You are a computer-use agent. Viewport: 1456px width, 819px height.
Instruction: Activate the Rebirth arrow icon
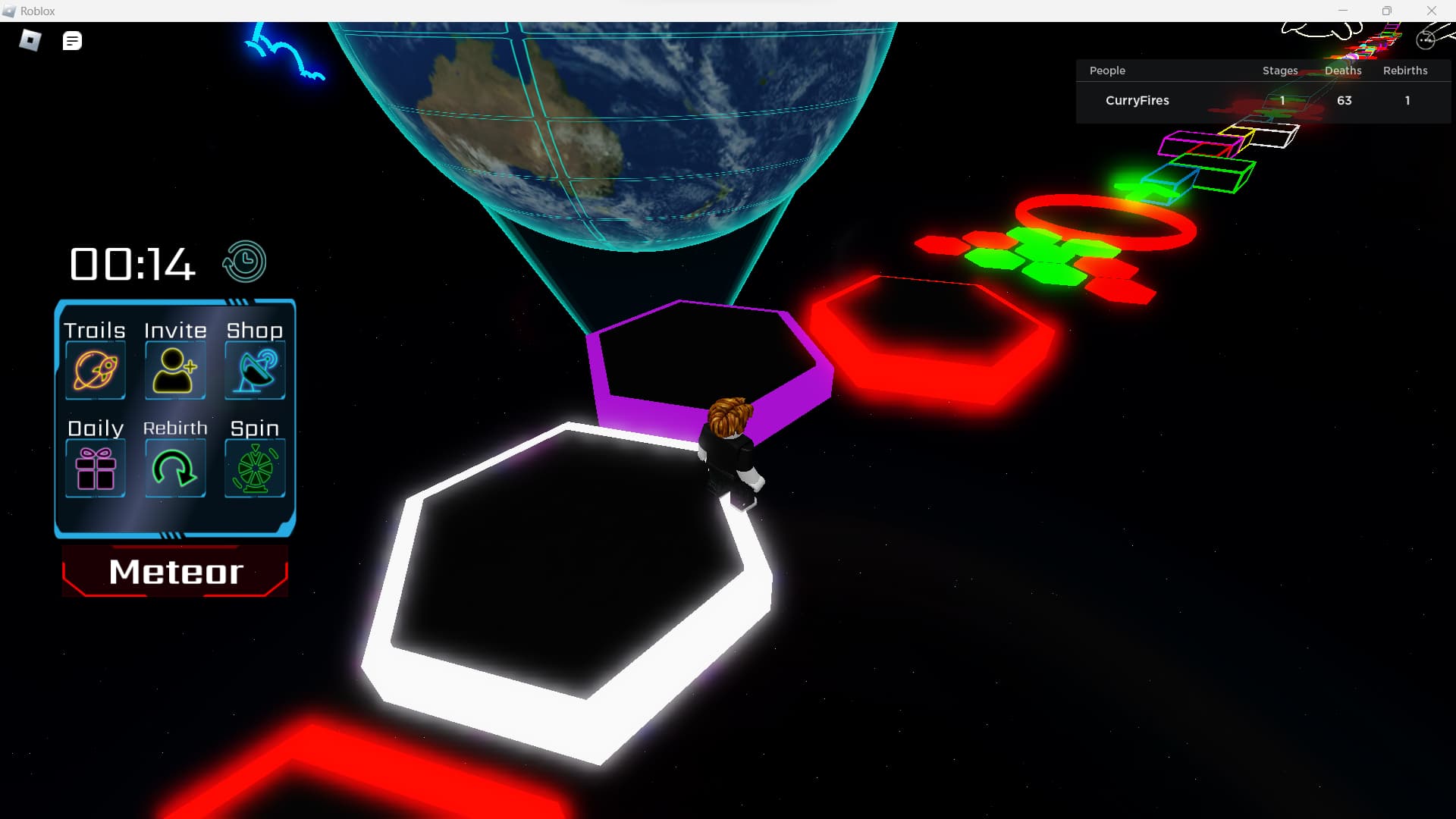[174, 467]
